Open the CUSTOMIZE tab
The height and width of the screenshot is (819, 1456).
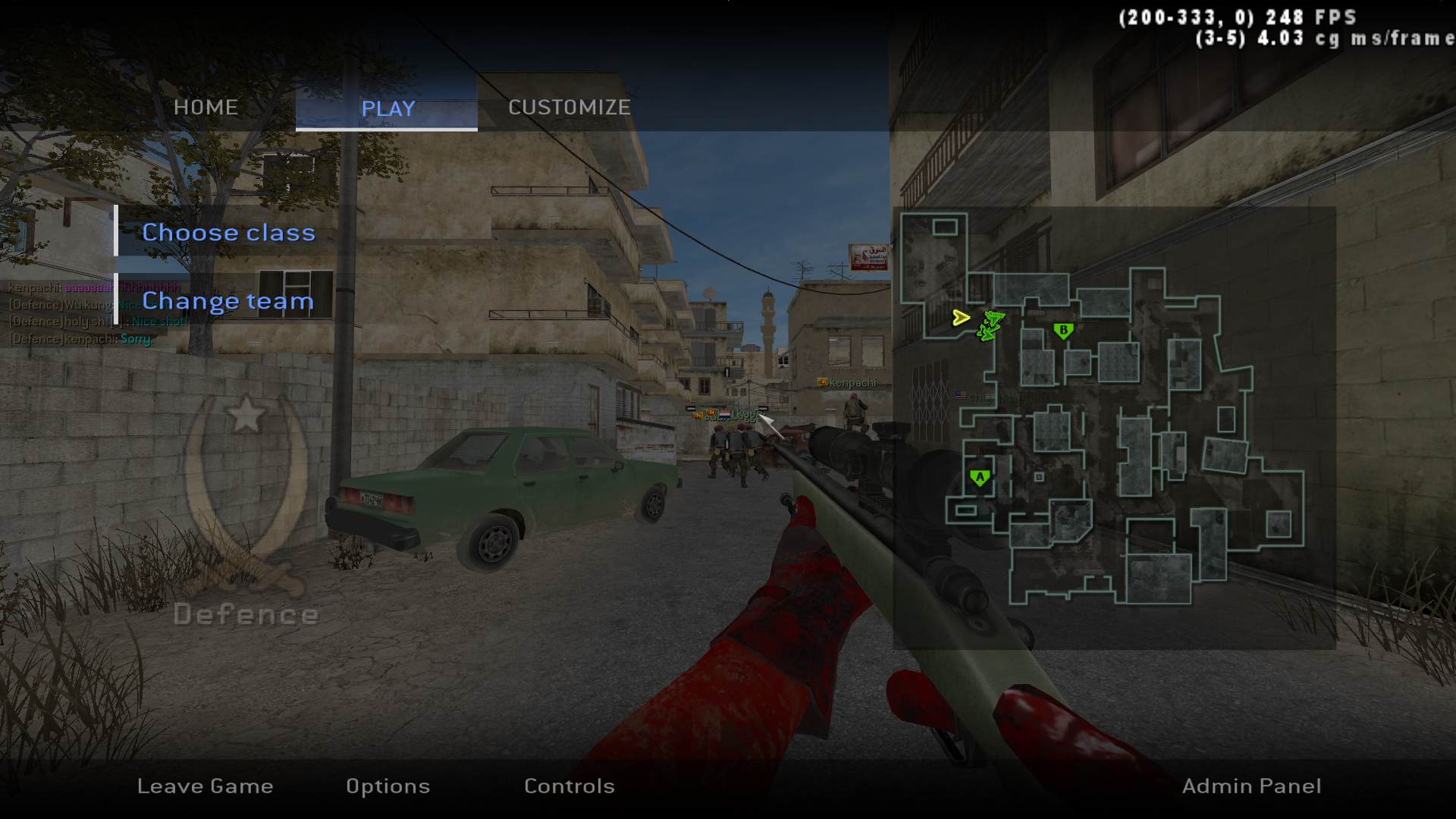(x=569, y=107)
